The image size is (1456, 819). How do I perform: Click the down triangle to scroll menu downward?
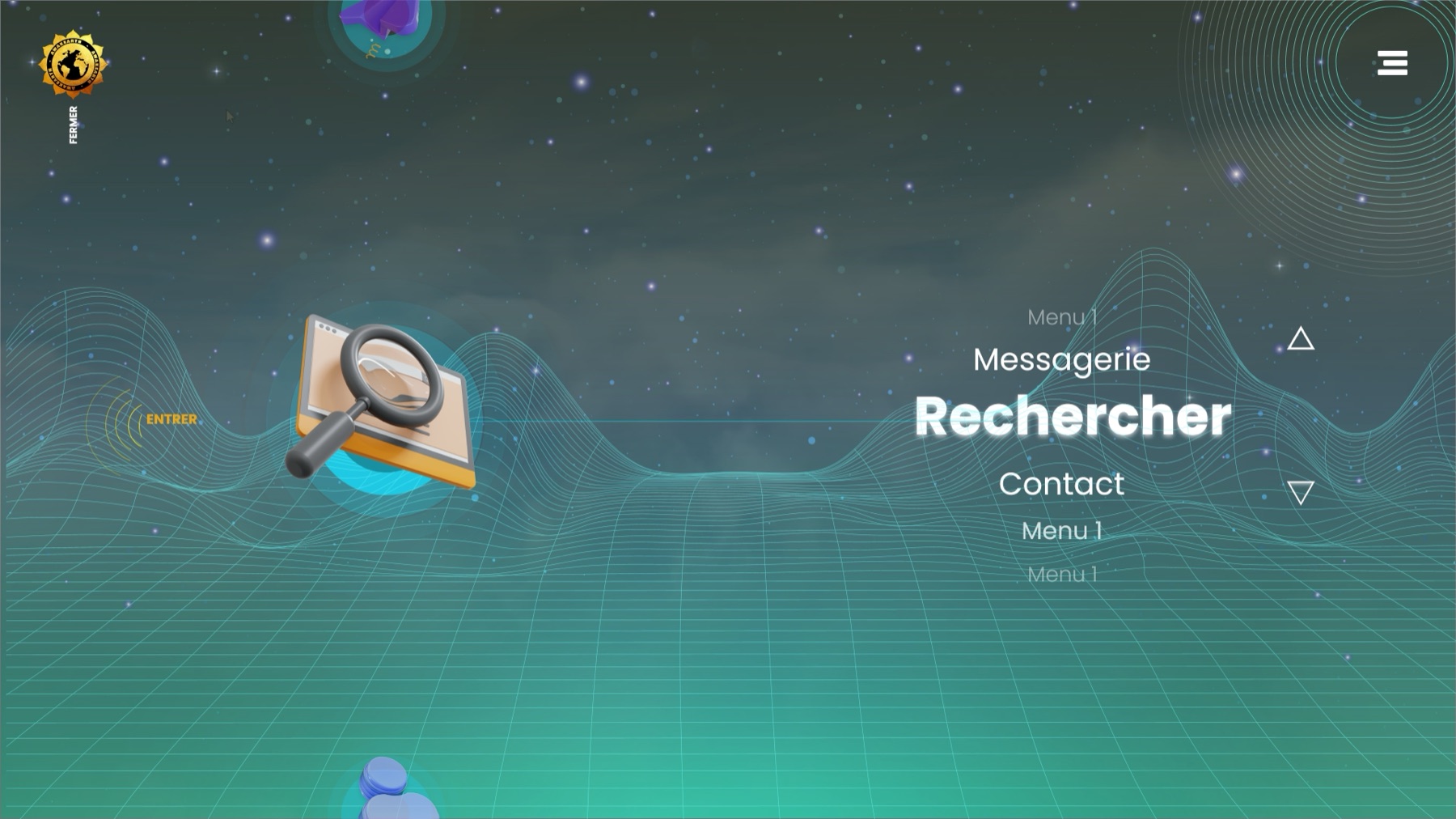coord(1302,491)
